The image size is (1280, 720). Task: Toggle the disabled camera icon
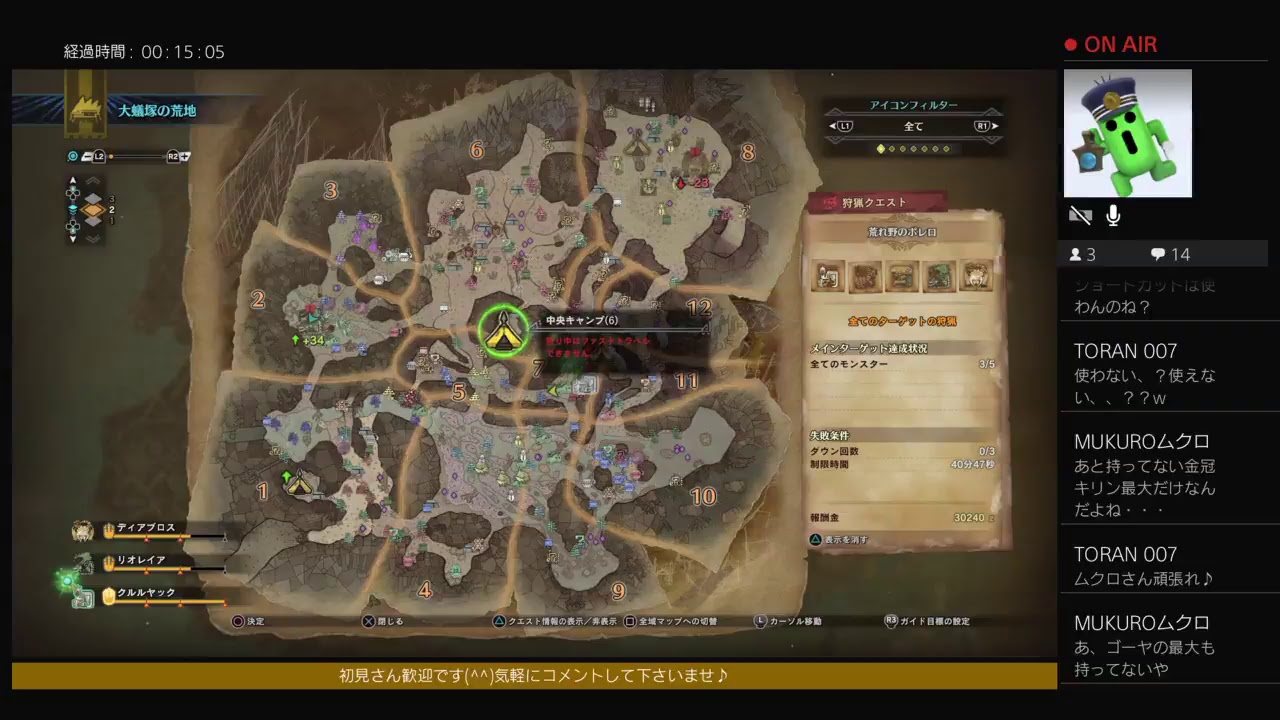[x=1080, y=214]
